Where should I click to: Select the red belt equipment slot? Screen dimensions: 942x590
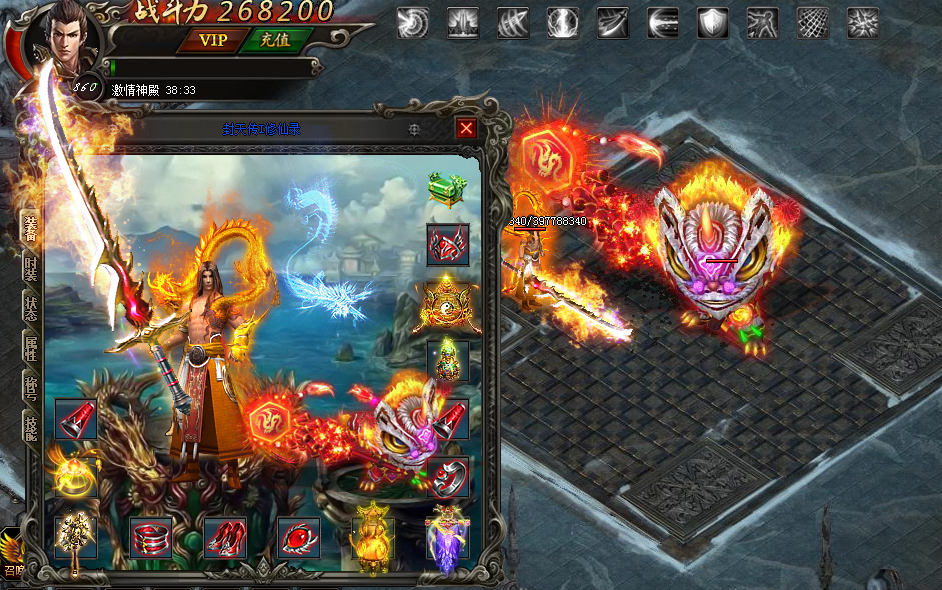pyautogui.click(x=151, y=538)
